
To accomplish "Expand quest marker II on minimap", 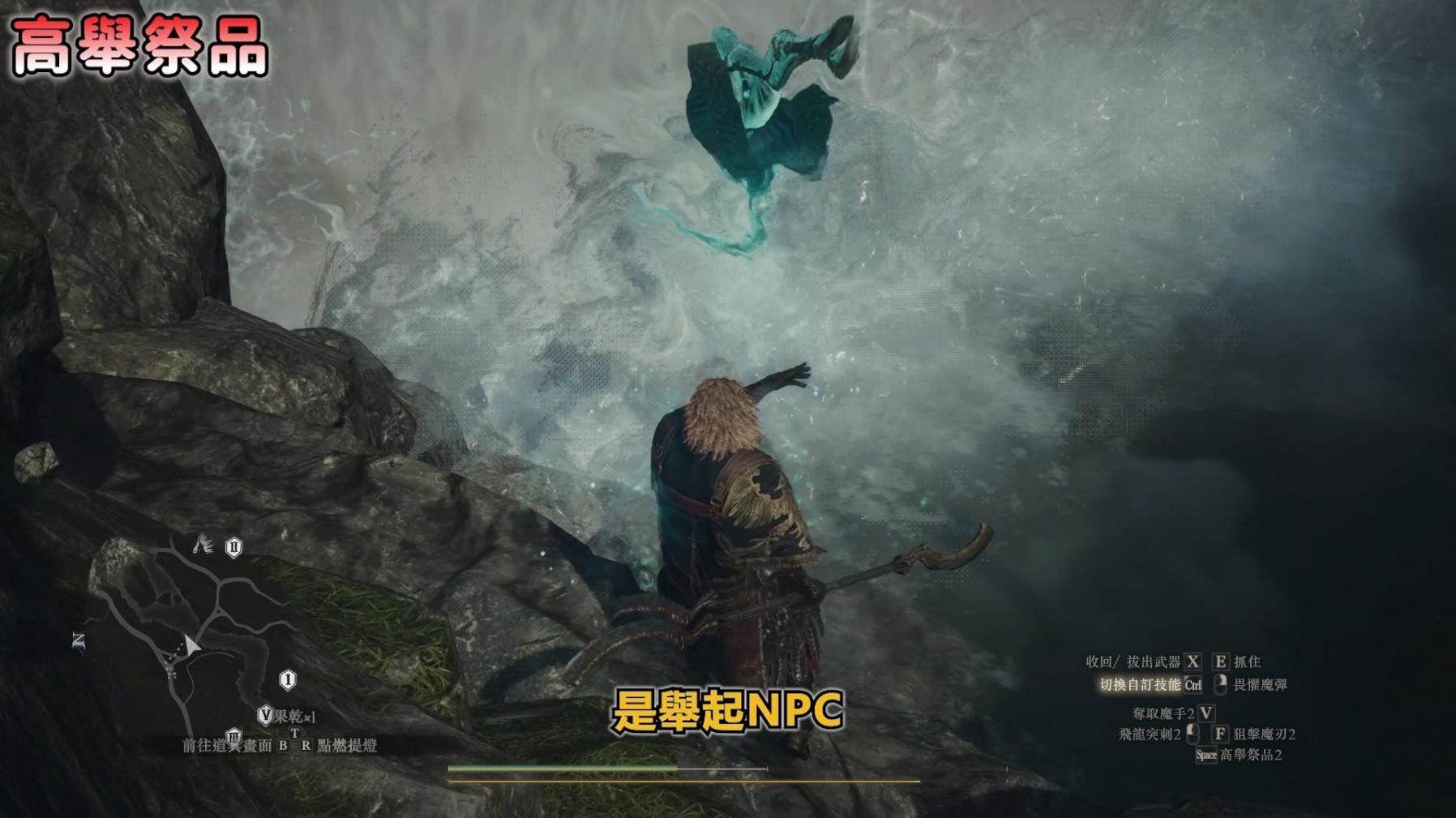I will click(233, 547).
